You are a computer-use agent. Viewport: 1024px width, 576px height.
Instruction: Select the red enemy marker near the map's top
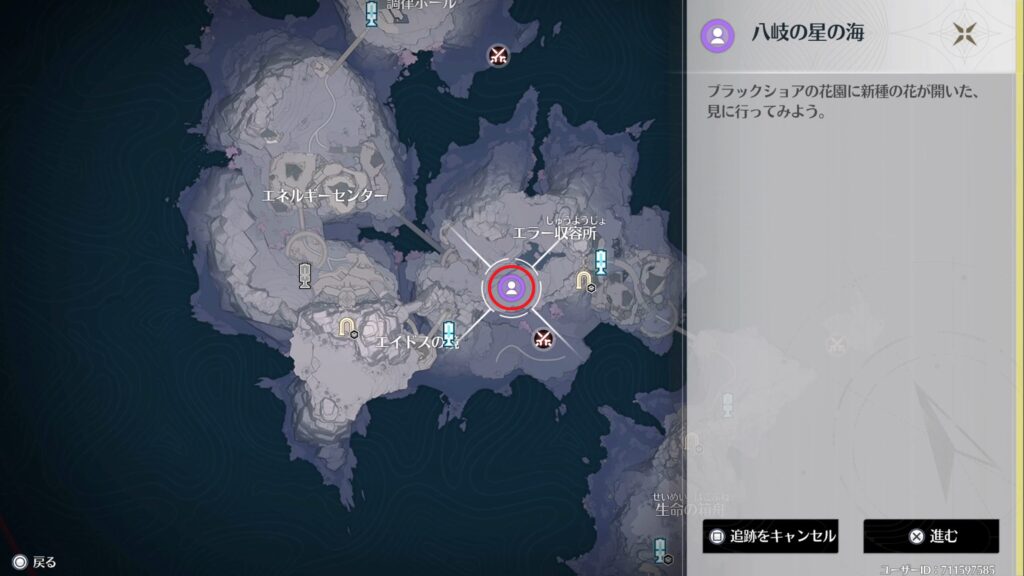498,55
